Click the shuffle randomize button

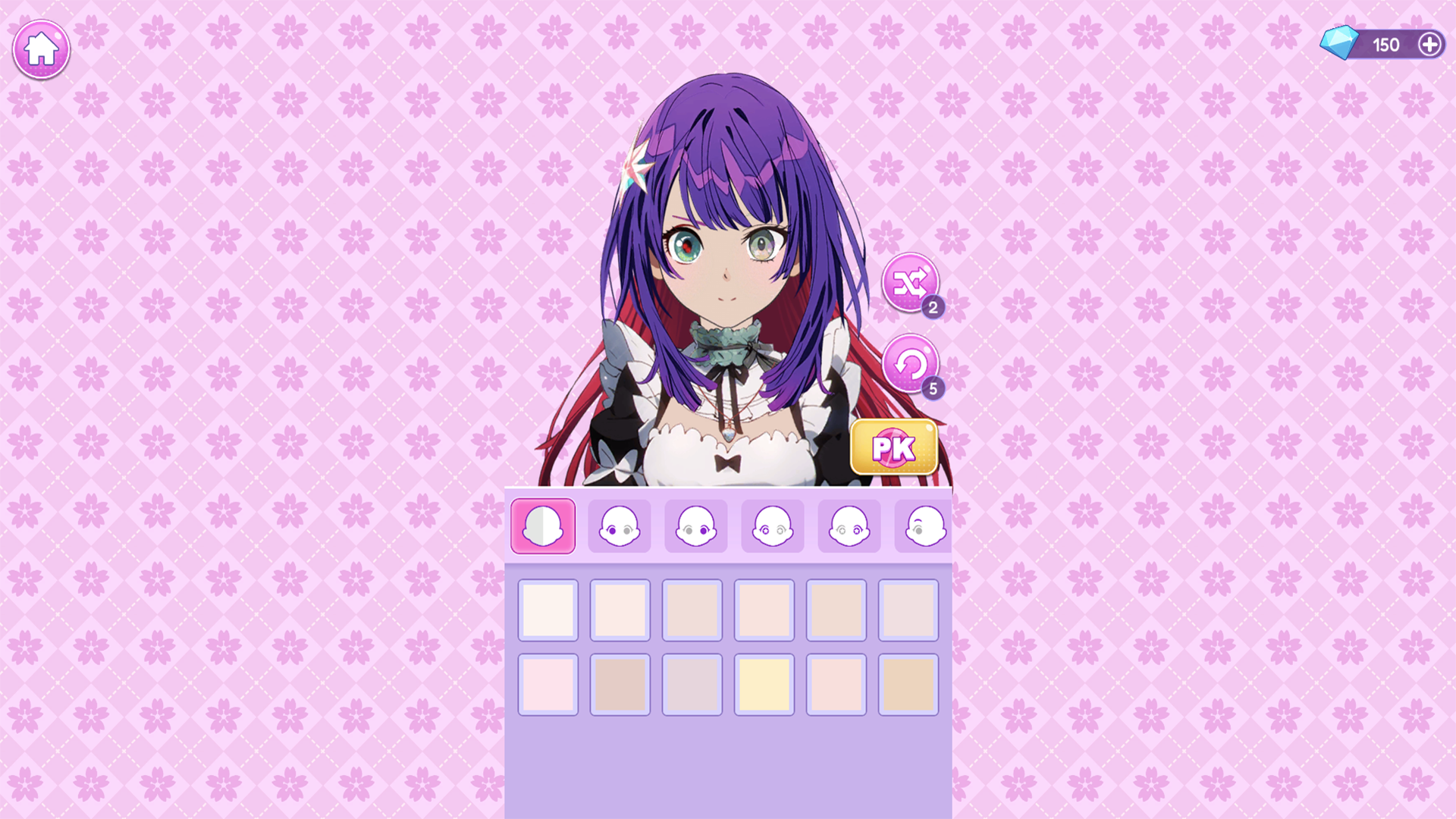pos(911,284)
